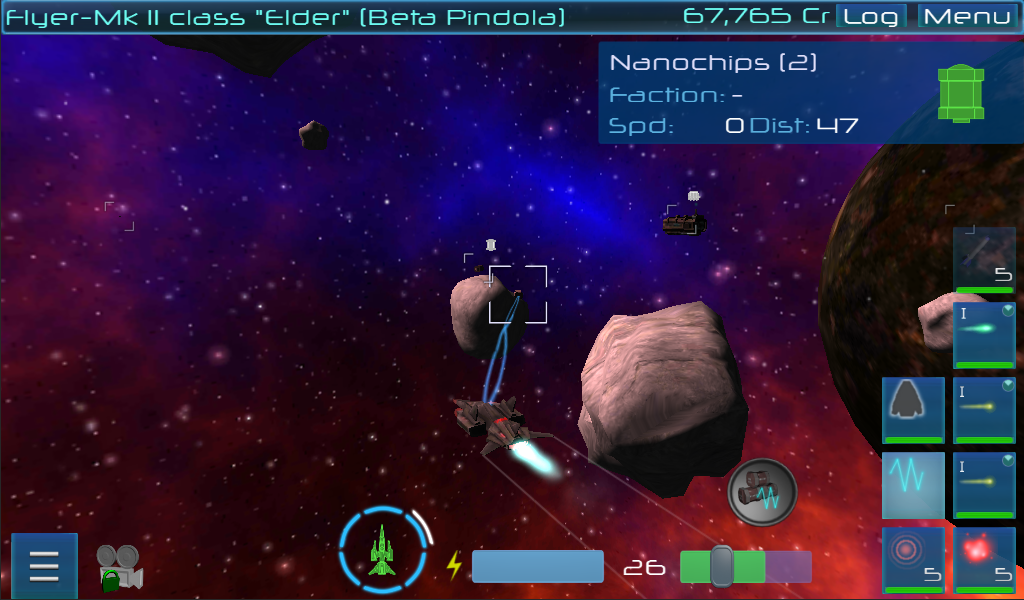Toggle the camera lock icon
1024x600 pixels.
(x=119, y=567)
